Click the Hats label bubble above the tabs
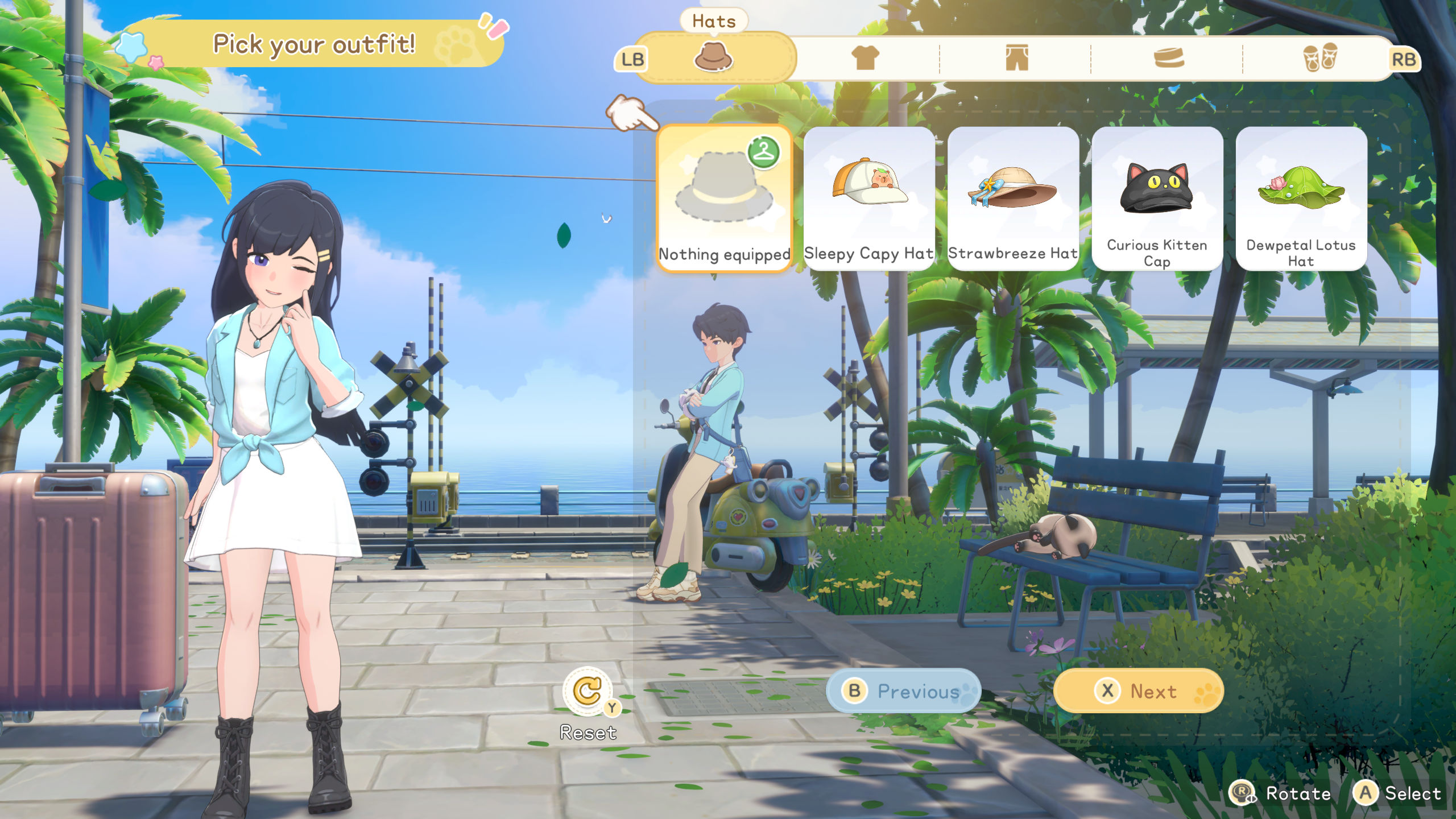1456x819 pixels. click(x=714, y=21)
